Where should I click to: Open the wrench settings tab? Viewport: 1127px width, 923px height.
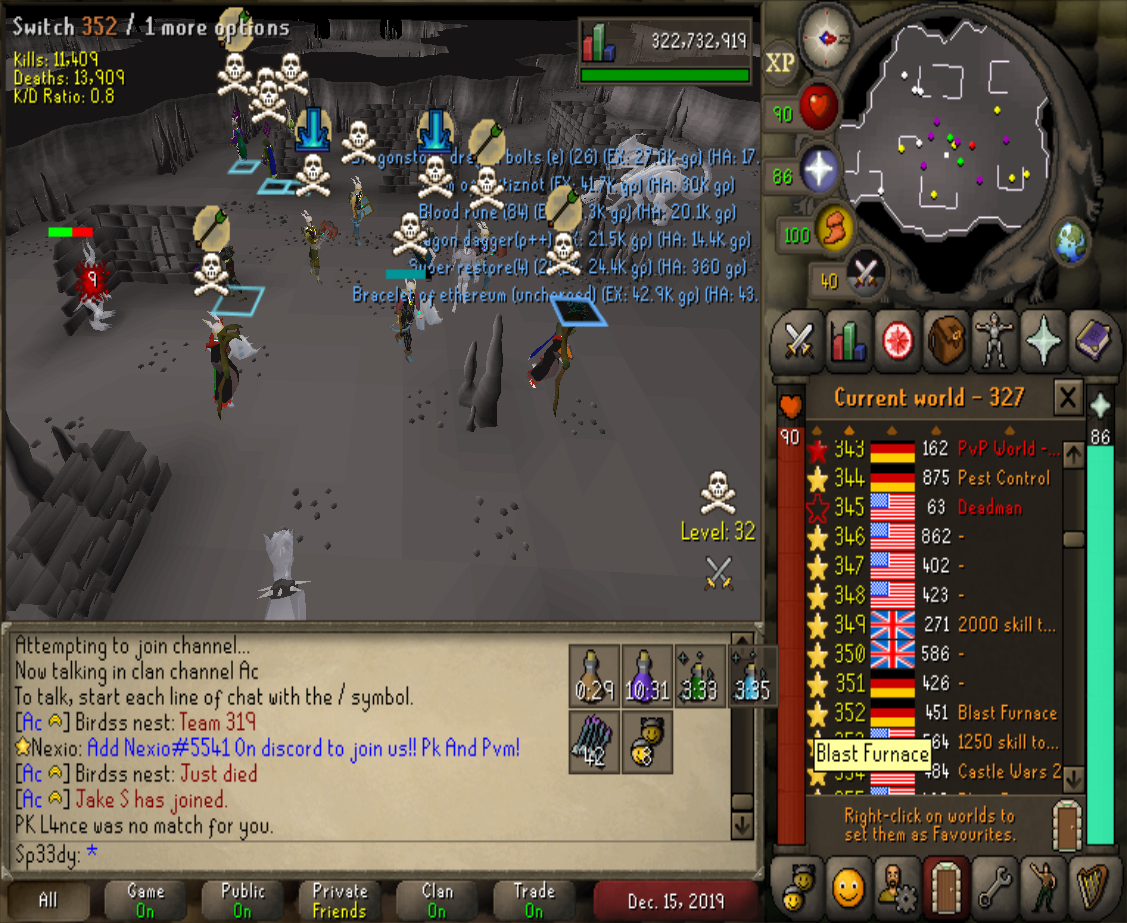pos(994,885)
